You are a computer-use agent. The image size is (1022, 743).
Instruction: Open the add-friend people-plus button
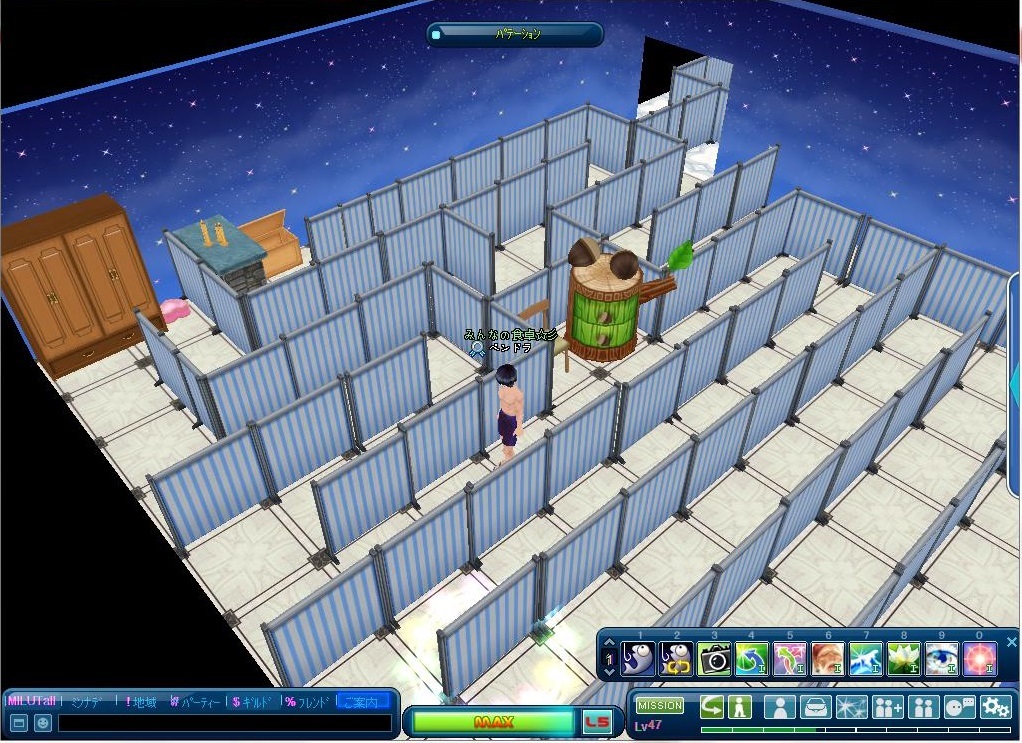(888, 707)
